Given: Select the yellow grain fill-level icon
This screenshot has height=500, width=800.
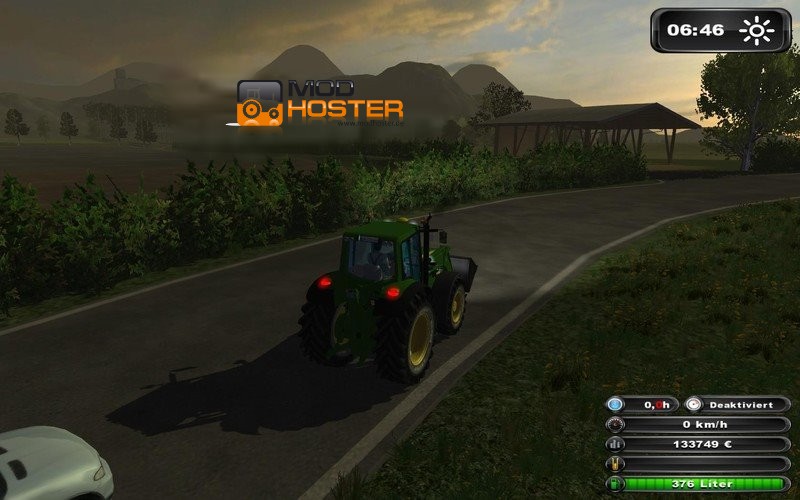Looking at the screenshot, I should 615,464.
